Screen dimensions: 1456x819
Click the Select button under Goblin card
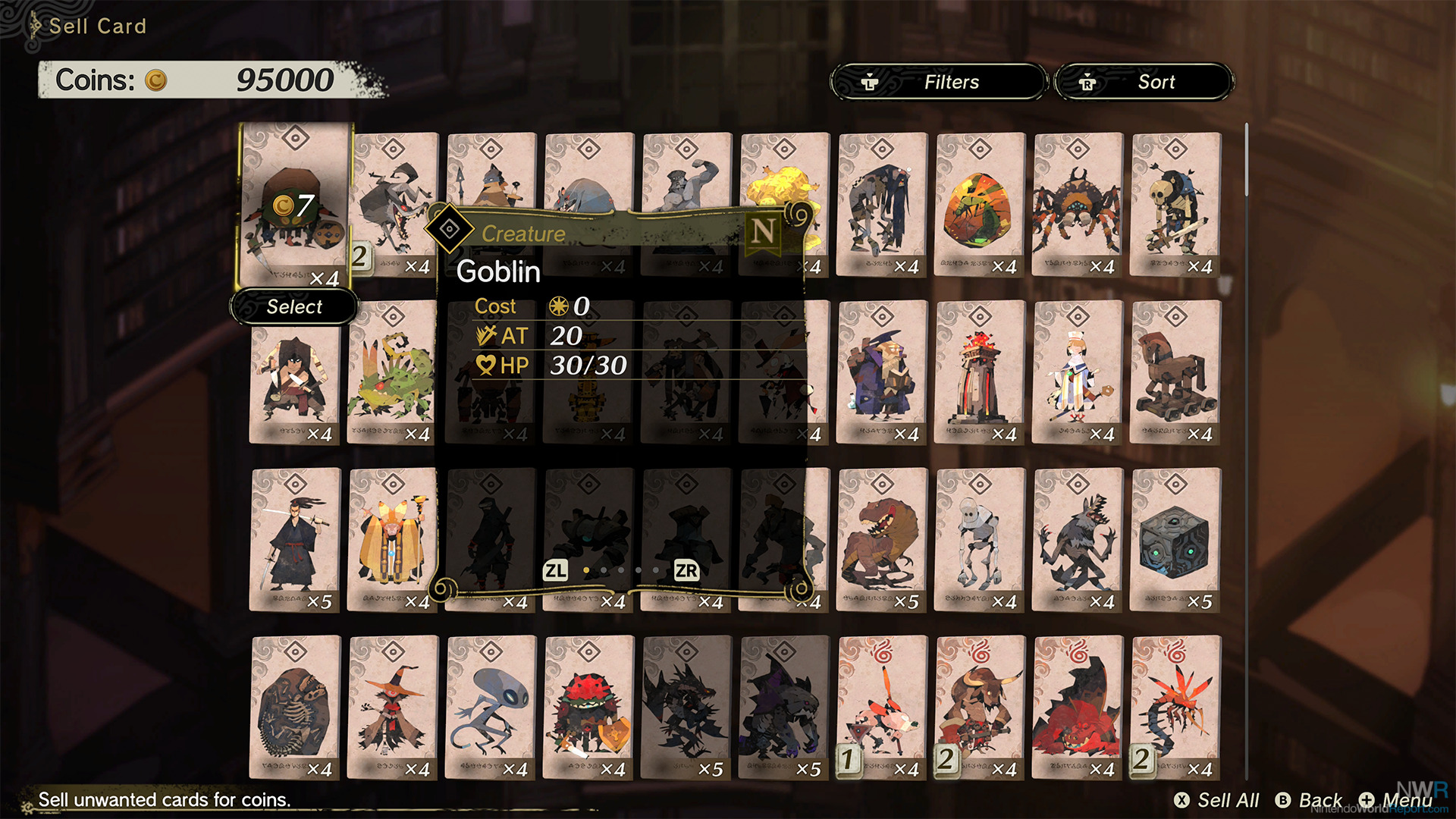click(x=294, y=307)
